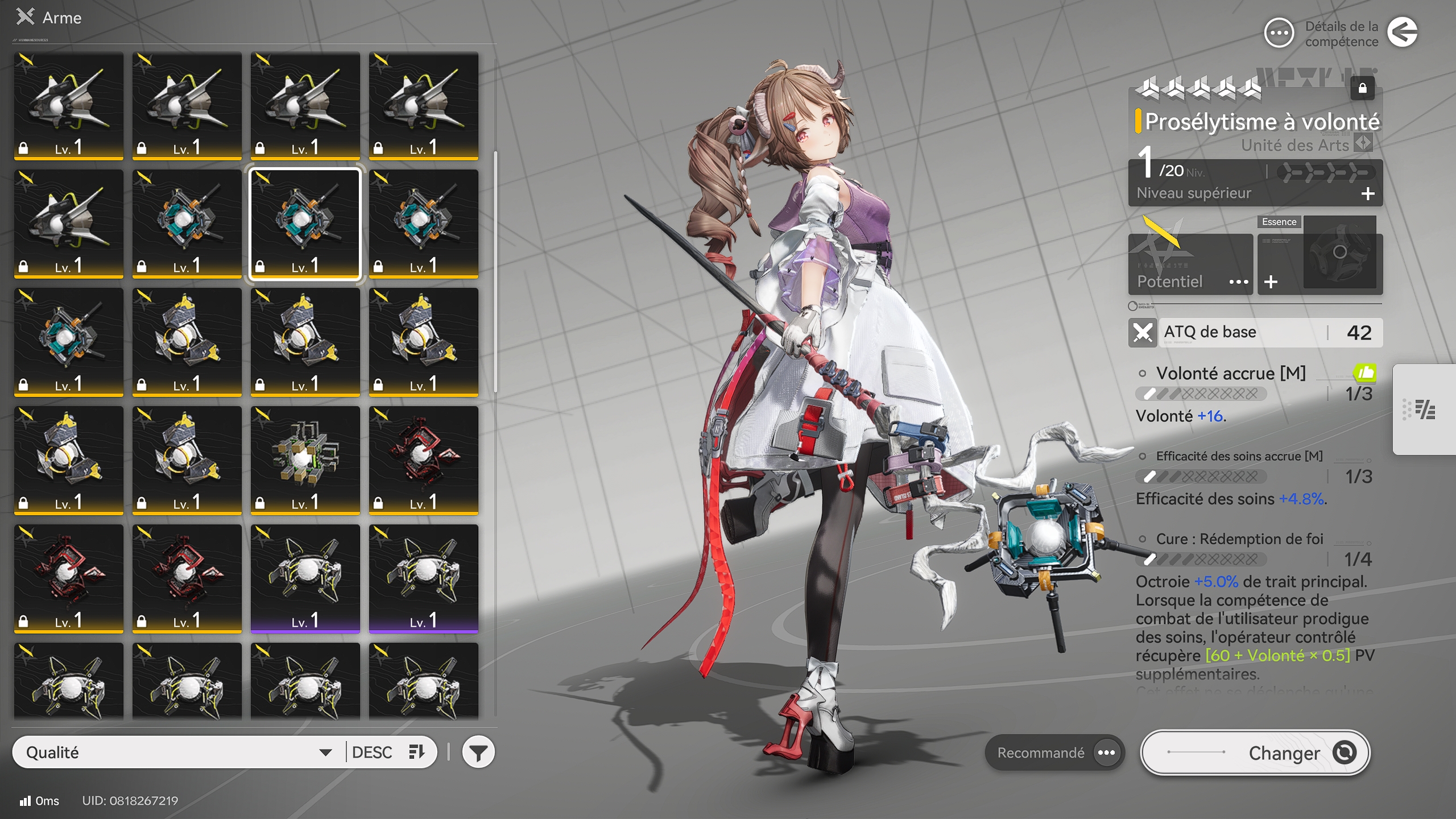The height and width of the screenshot is (819, 1456).
Task: Click the Changer button
Action: pyautogui.click(x=1255, y=752)
